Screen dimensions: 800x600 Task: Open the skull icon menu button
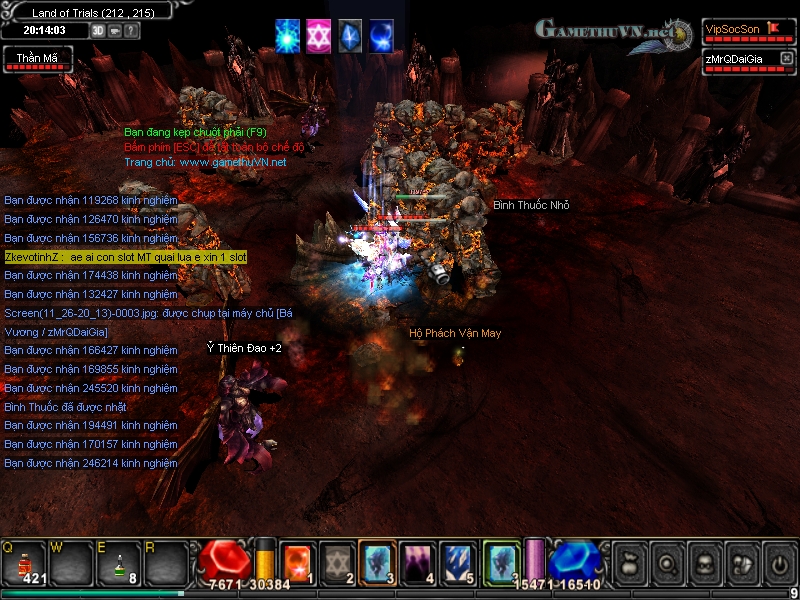tap(703, 563)
